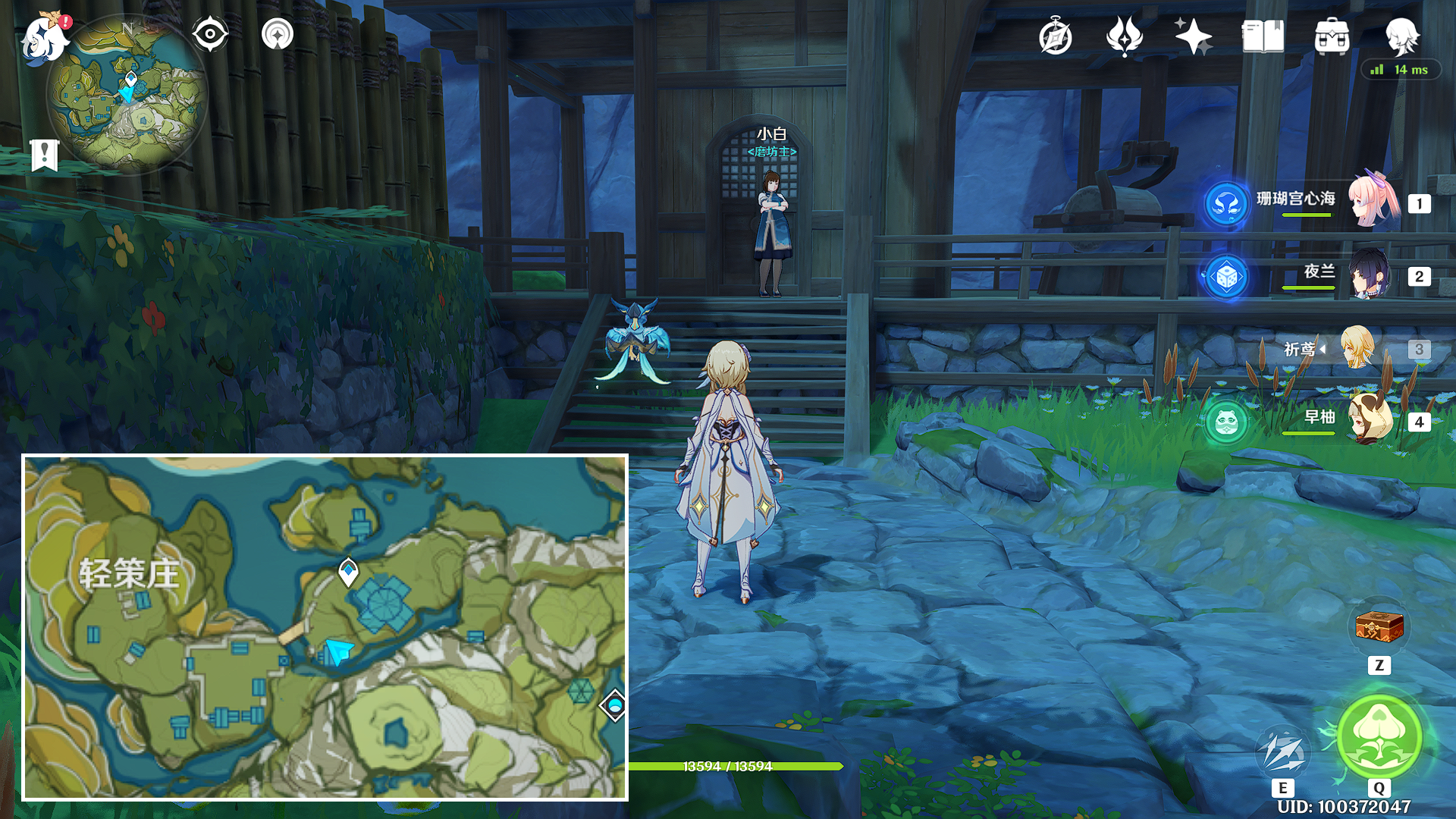1456x819 pixels.
Task: Open the eye-shaped elemental sight icon
Action: click(210, 34)
